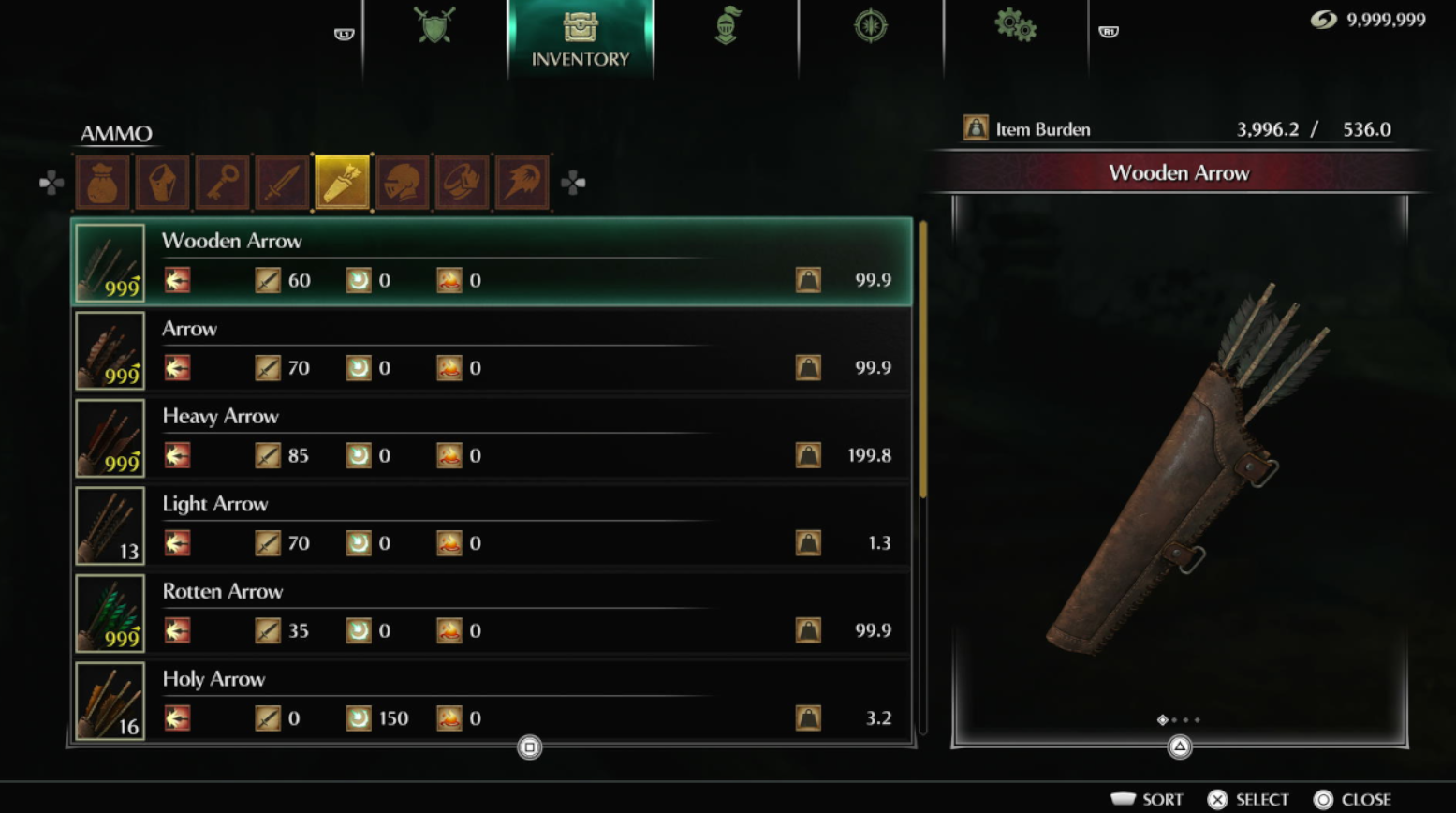Pick the Light Arrow entry
1456x813 pixels.
pyautogui.click(x=492, y=525)
